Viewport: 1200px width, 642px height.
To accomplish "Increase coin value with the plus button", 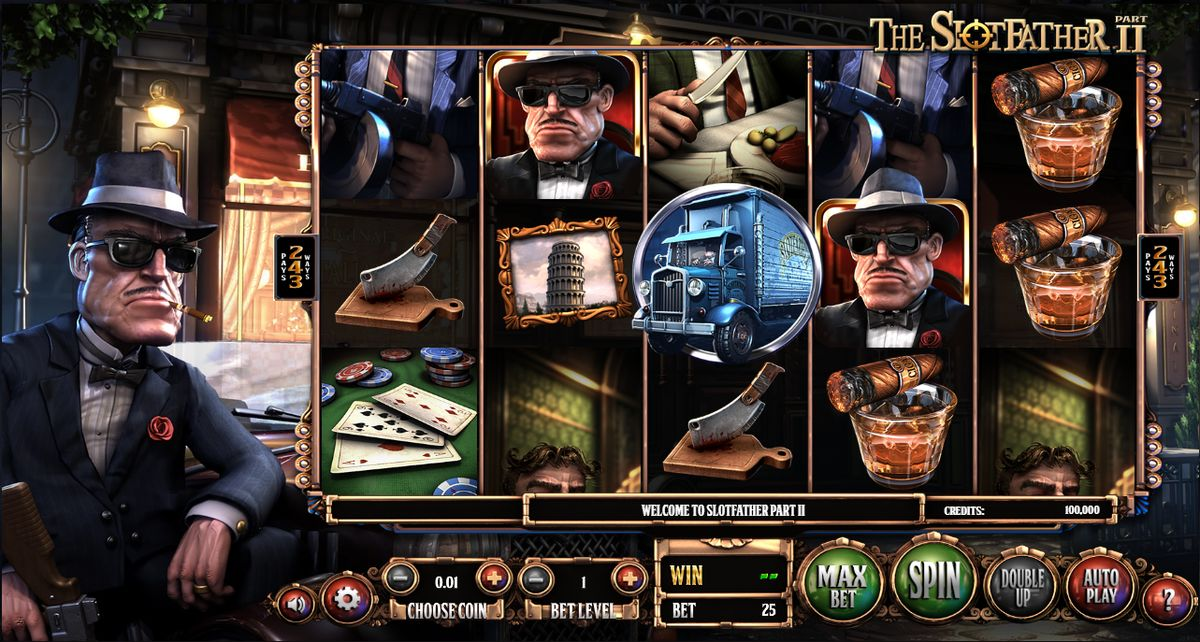I will pyautogui.click(x=493, y=577).
